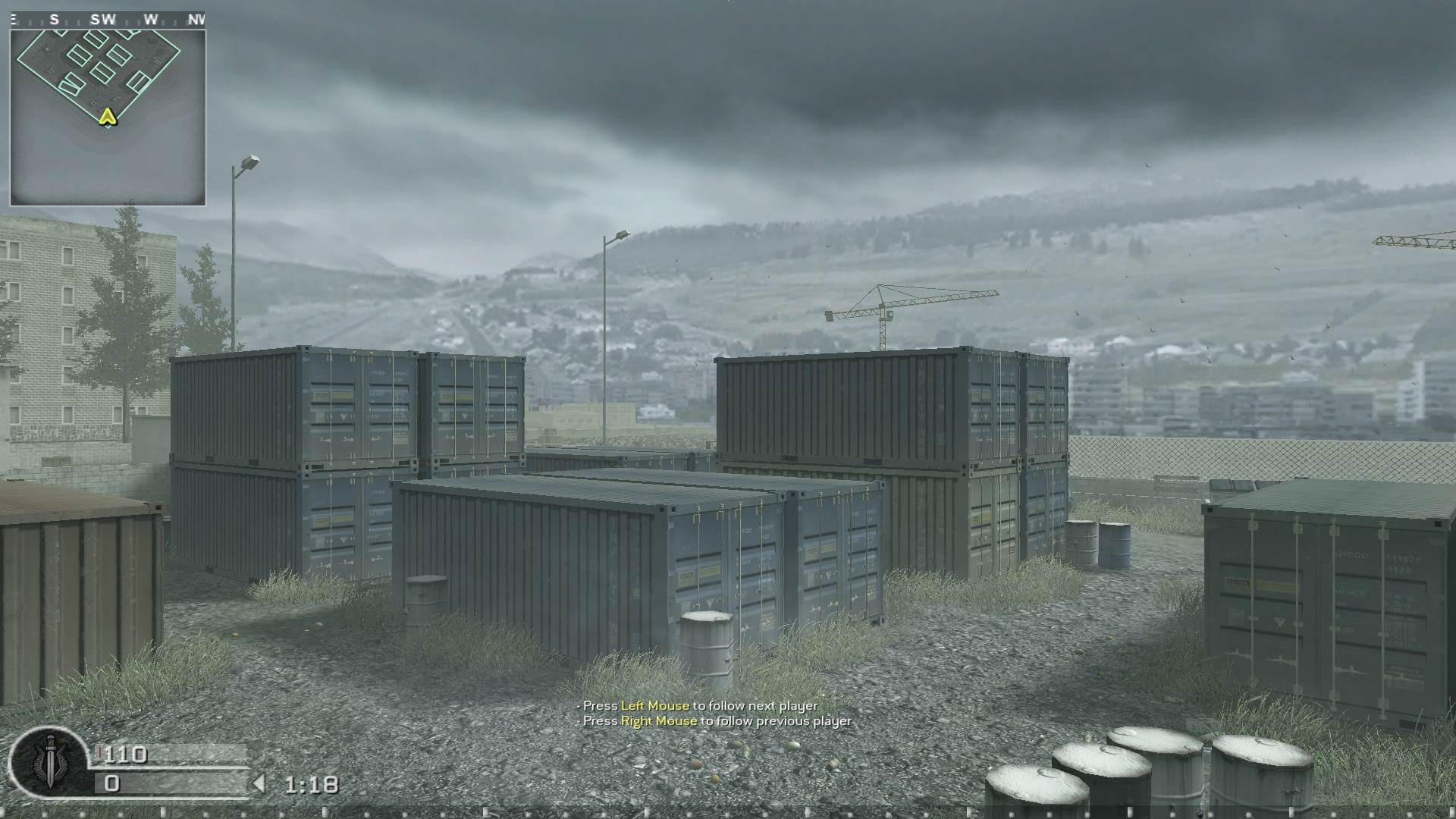1456x819 pixels.
Task: Expand the minimap in the top-left corner
Action: point(110,112)
